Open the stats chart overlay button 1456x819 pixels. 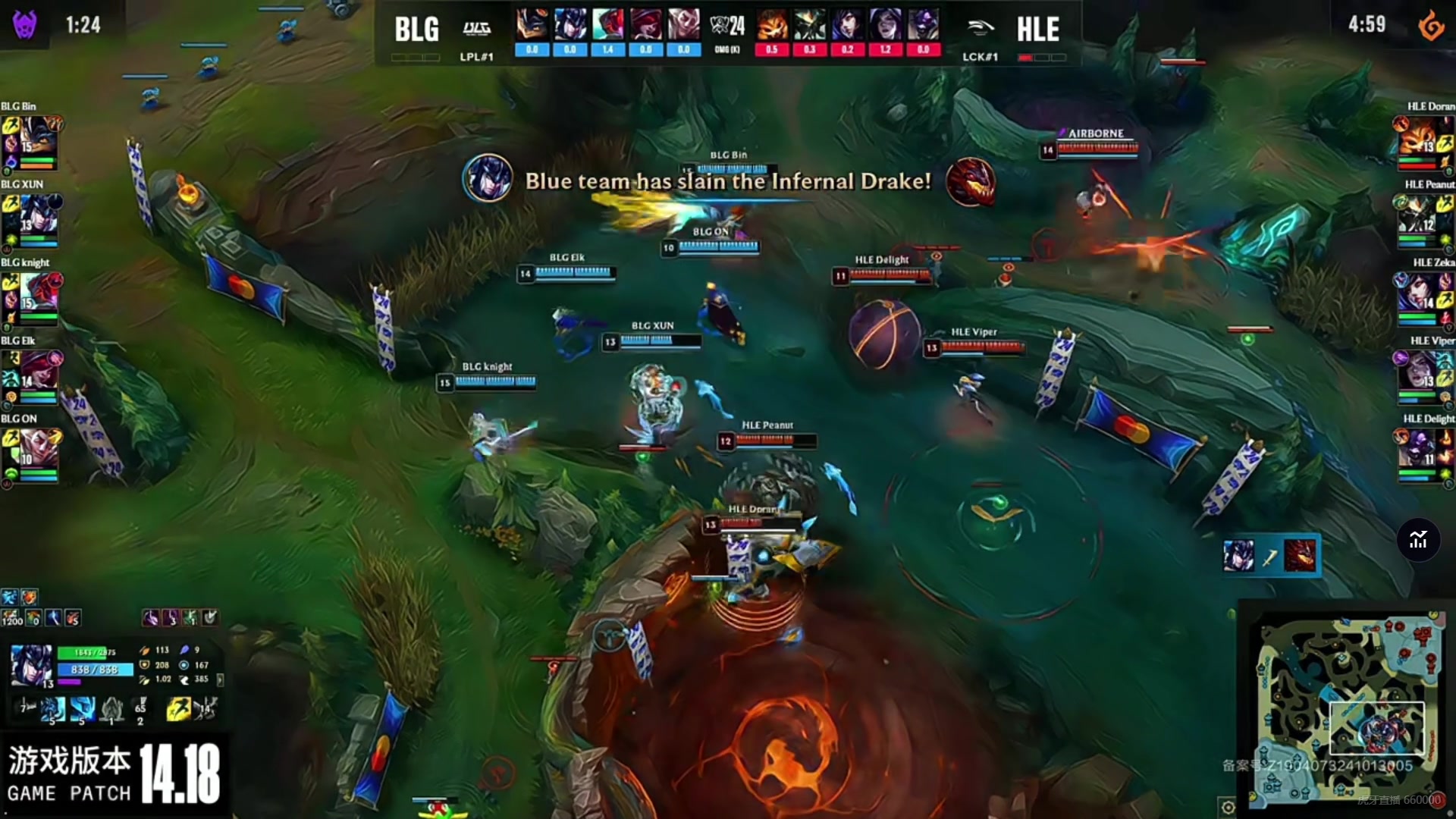[x=1418, y=540]
